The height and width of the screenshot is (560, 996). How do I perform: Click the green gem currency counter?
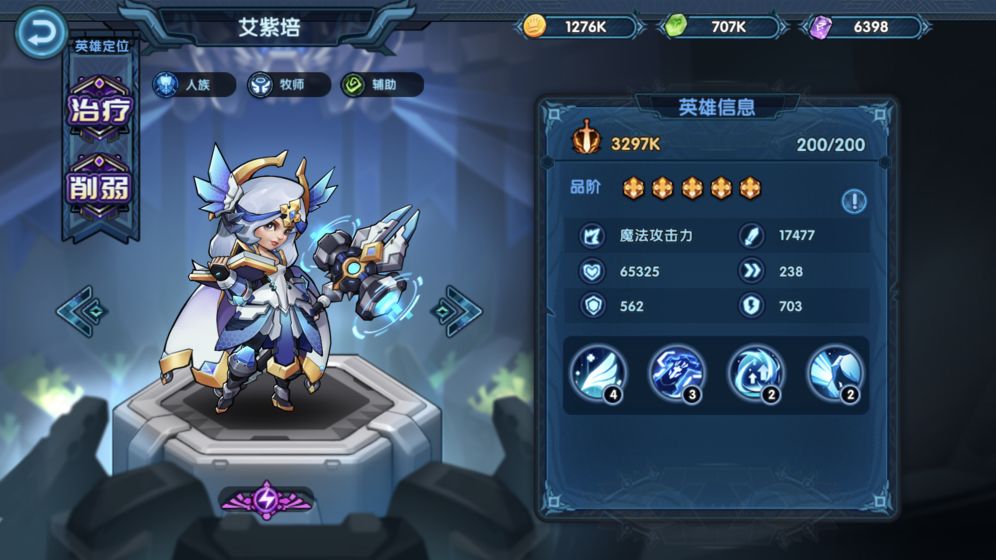[719, 27]
